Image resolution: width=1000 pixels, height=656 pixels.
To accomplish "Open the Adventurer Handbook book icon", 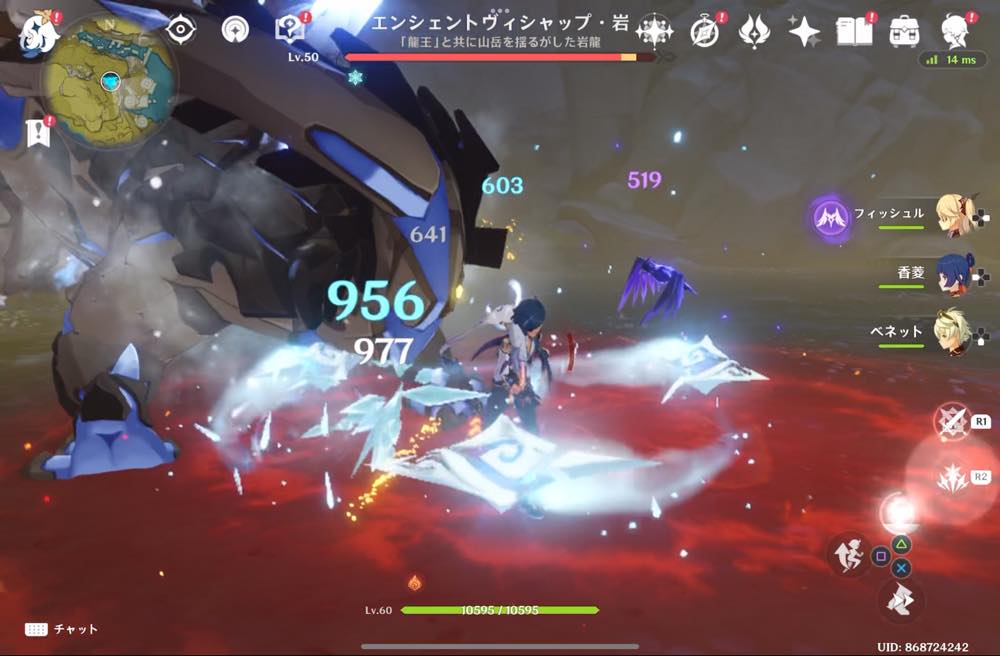I will 856,32.
